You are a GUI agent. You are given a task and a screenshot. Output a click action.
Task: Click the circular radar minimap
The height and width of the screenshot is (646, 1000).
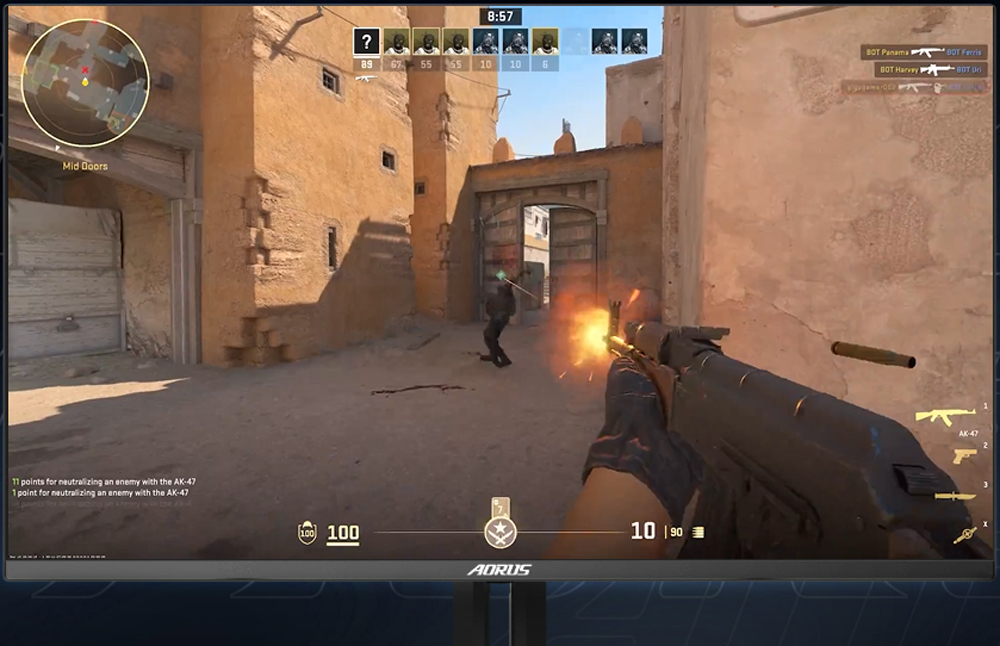(x=85, y=82)
